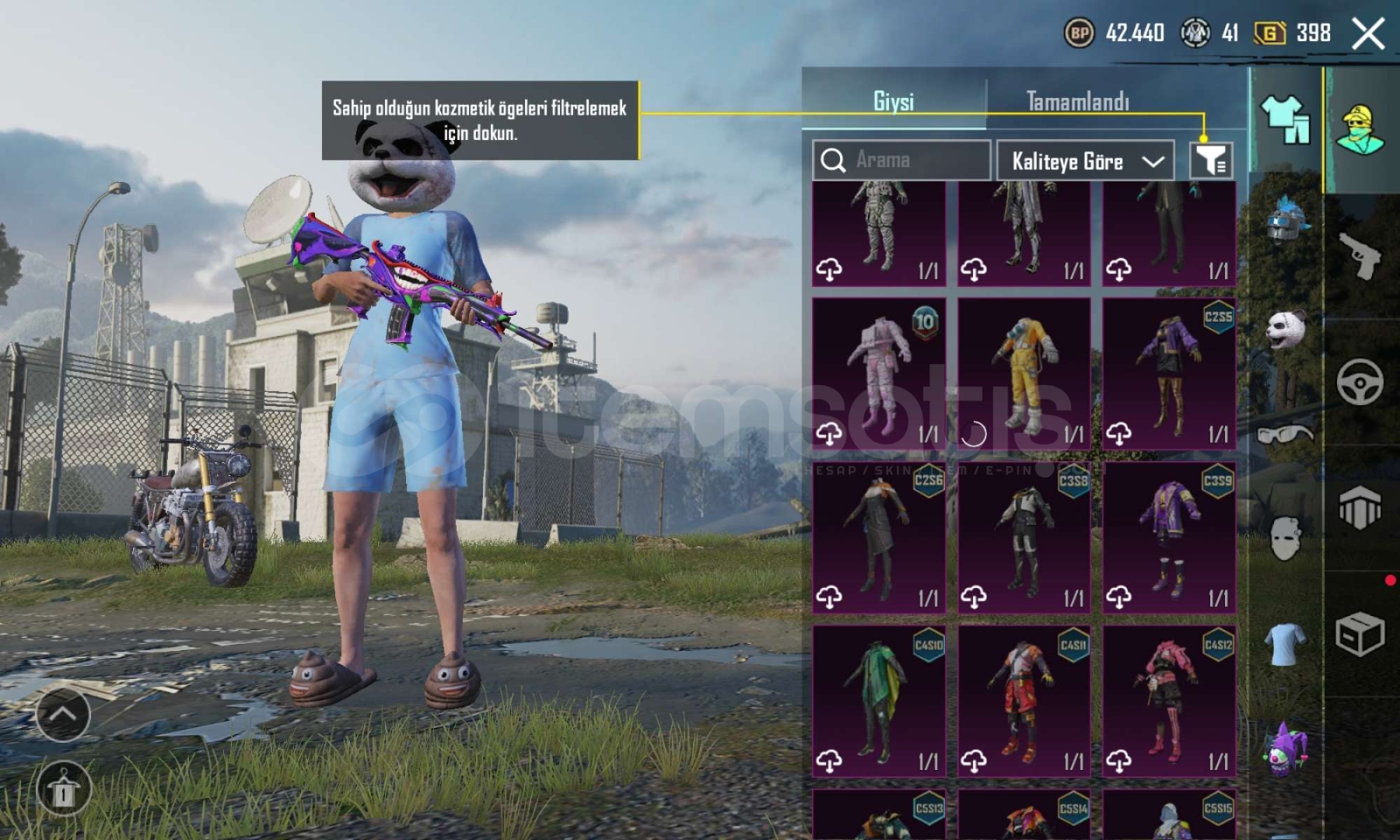
Task: Choose the C4S11 red shorts outfit
Action: click(1024, 702)
